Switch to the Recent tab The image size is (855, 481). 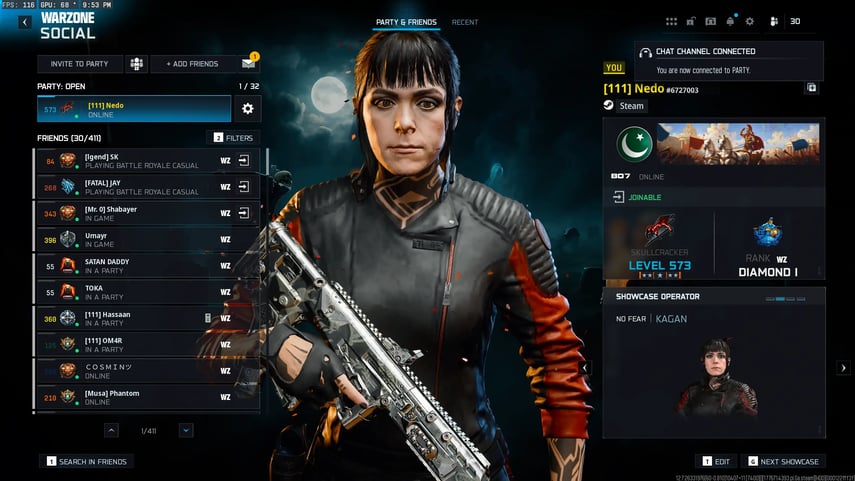(x=465, y=22)
